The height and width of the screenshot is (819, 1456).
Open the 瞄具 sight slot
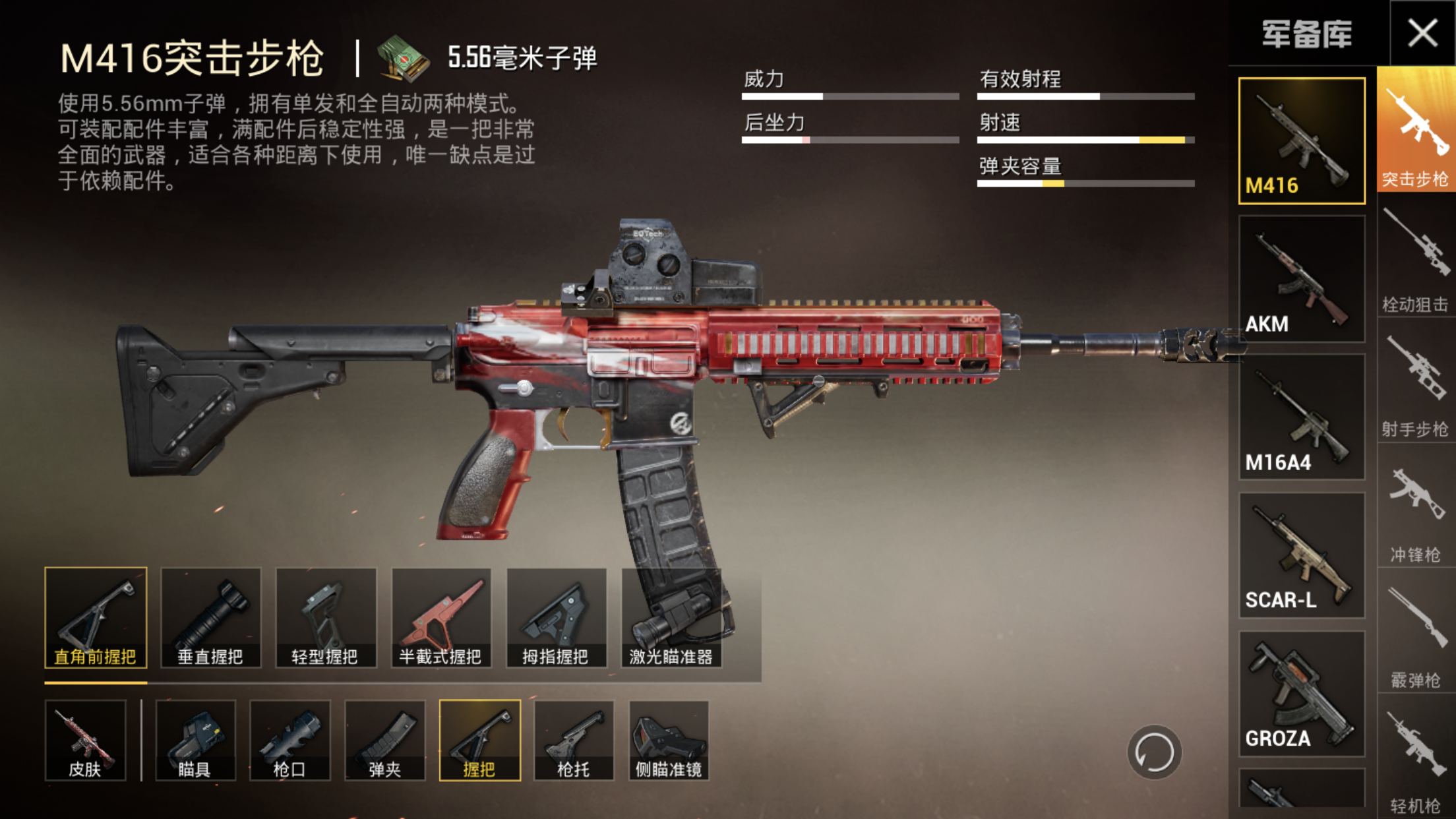coord(195,741)
